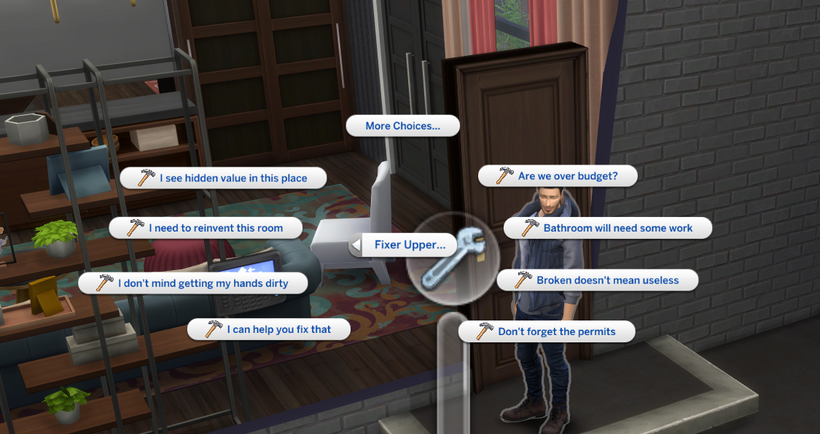The height and width of the screenshot is (434, 820).
Task: Ask "Are we over budget?"
Action: tap(557, 176)
